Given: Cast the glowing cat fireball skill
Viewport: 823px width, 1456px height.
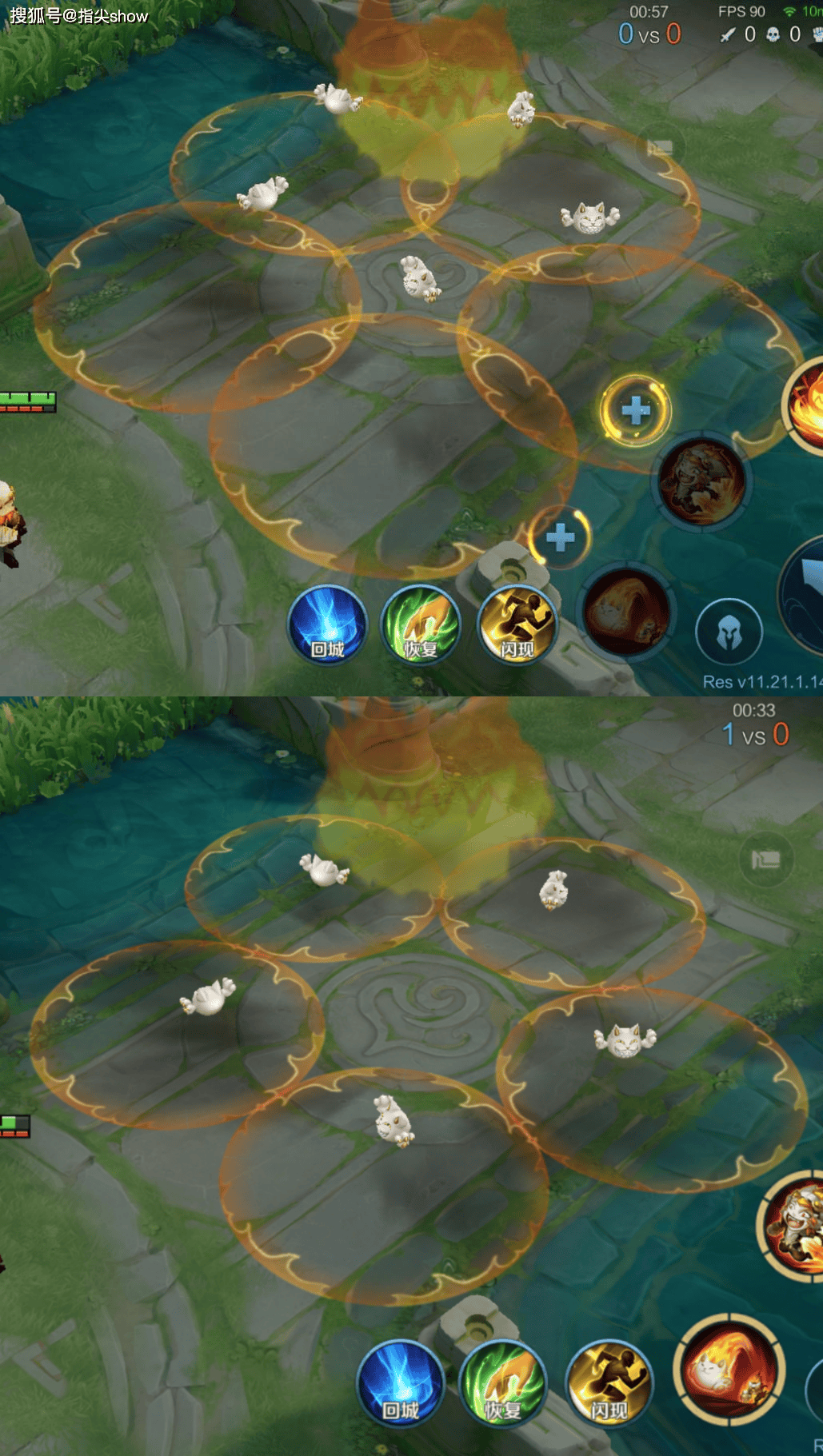Looking at the screenshot, I should (x=729, y=1369).
